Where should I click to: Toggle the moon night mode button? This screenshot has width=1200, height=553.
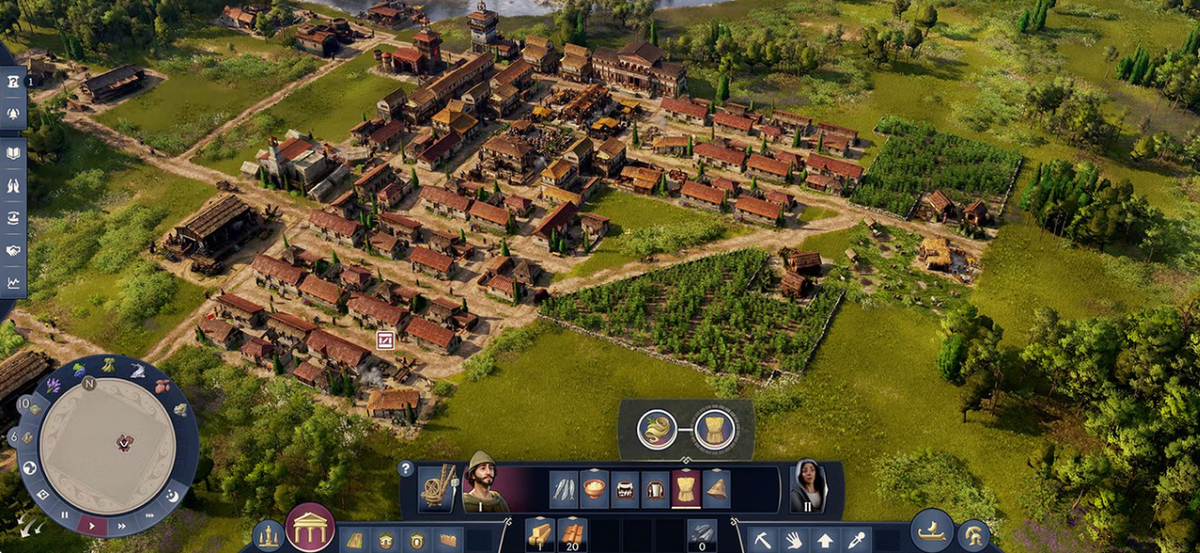tap(171, 496)
